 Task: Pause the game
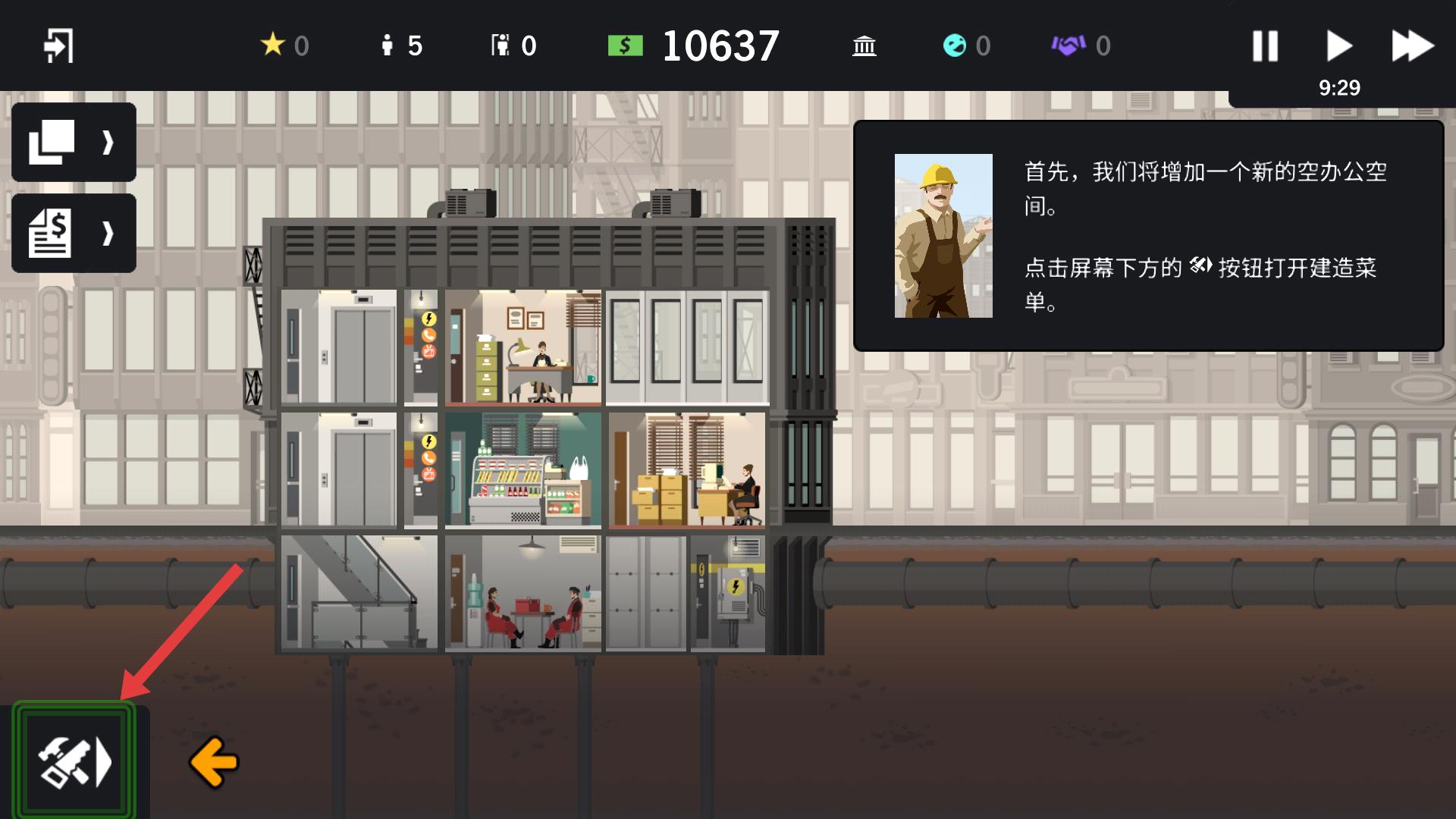click(x=1265, y=45)
